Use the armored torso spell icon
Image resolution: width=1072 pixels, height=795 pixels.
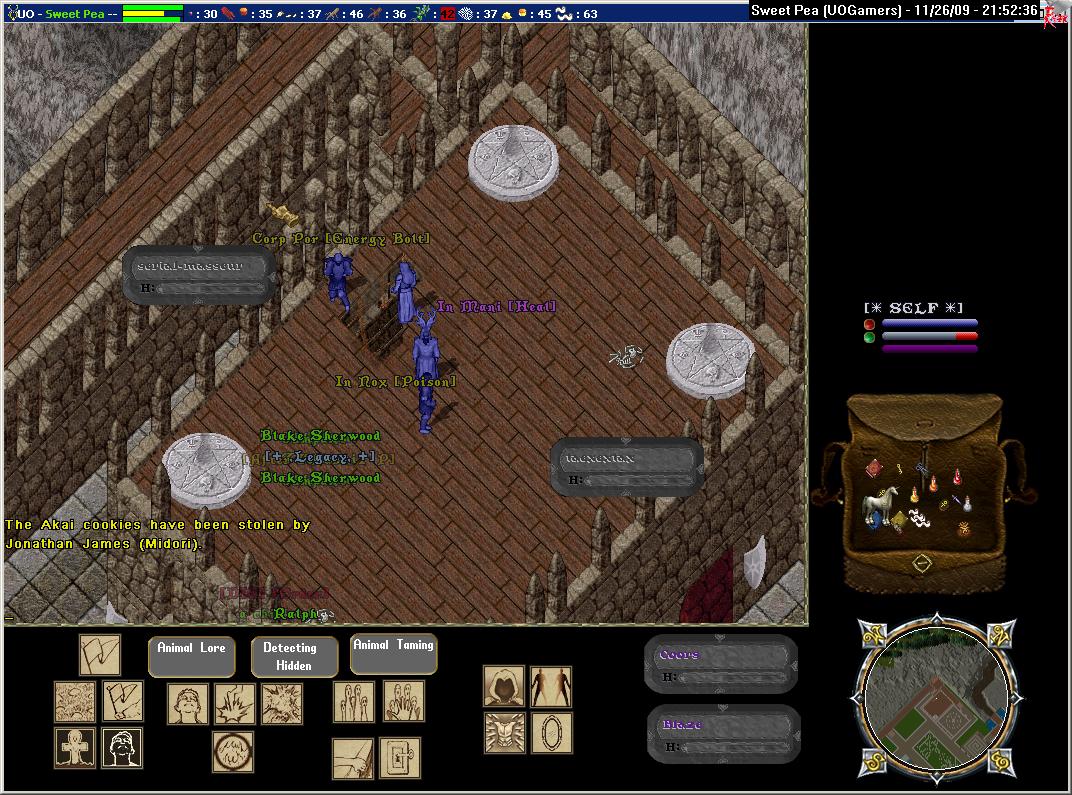pos(504,732)
